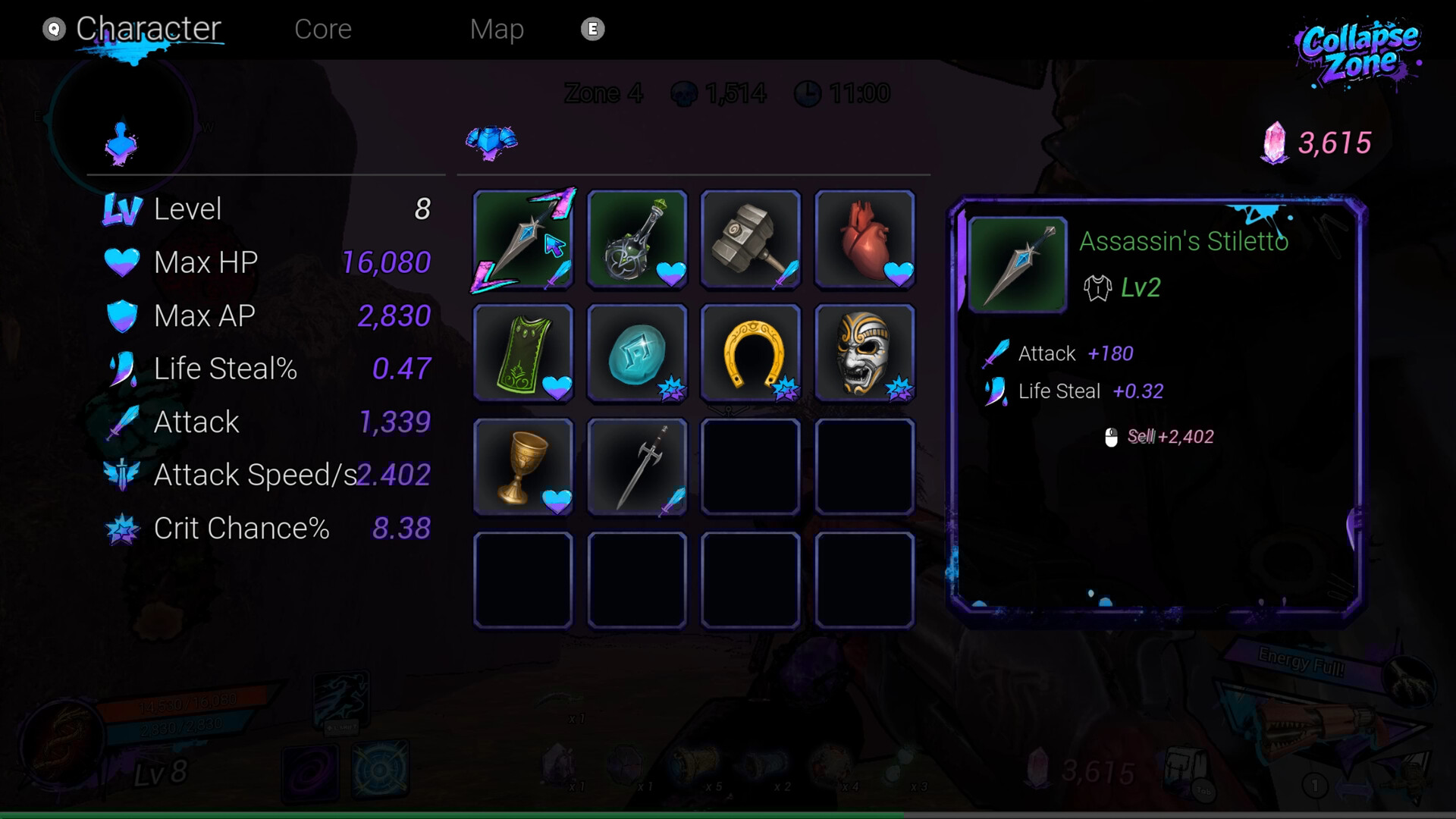Select the stone hammer item
The image size is (1456, 819).
coord(751,240)
